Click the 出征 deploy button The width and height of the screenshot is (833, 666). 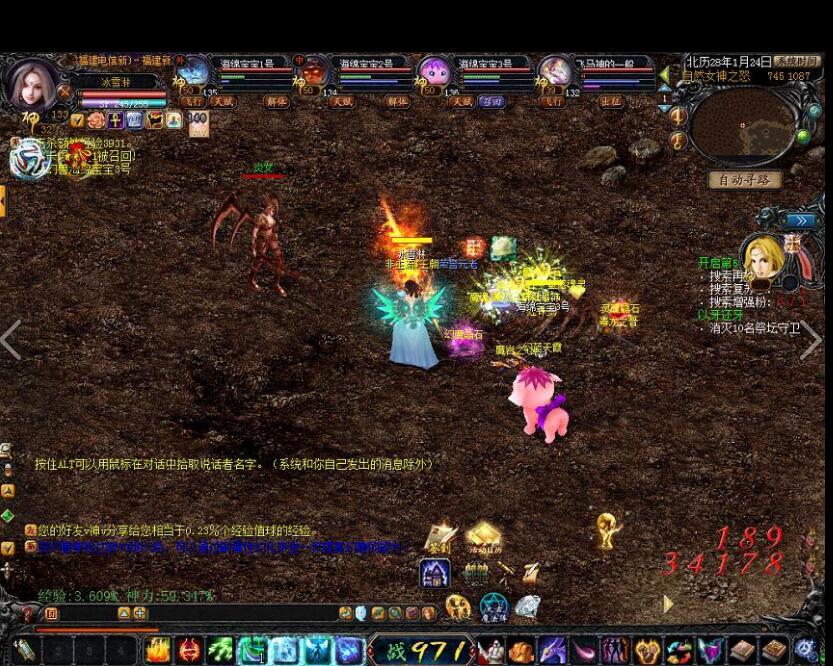click(610, 102)
